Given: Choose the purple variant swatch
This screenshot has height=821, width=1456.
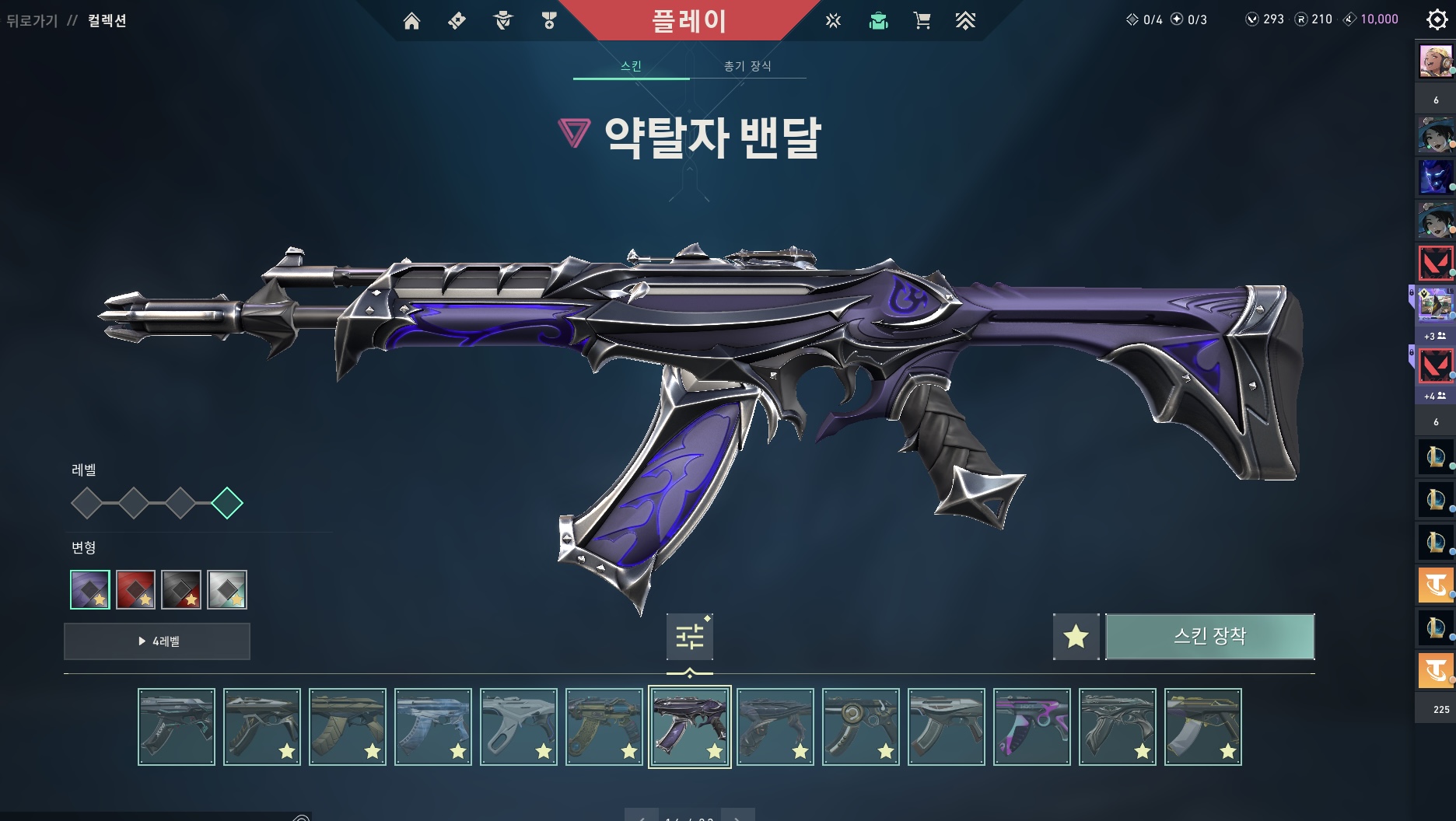Looking at the screenshot, I should (x=90, y=589).
